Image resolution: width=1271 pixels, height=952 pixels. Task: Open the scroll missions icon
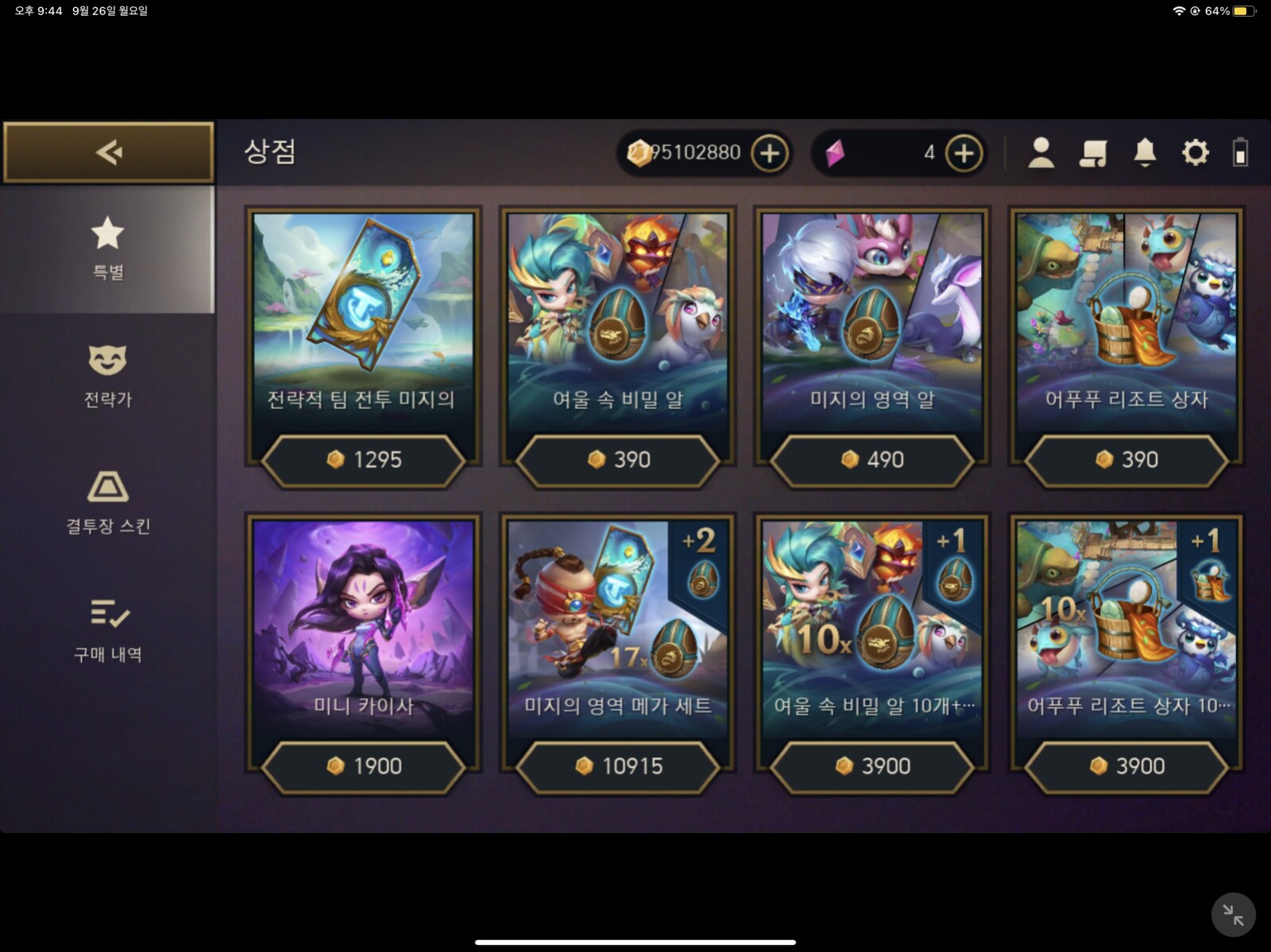tap(1093, 152)
